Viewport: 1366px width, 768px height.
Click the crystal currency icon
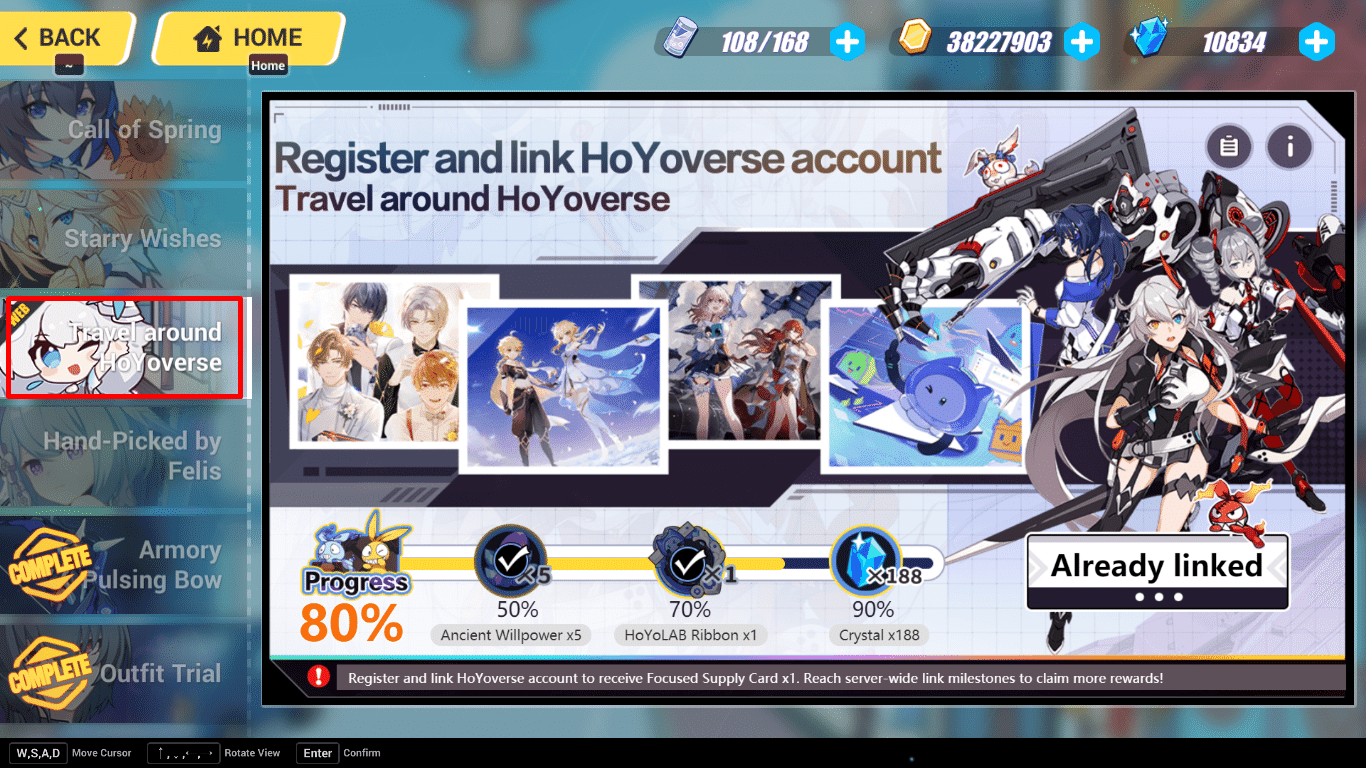pos(1152,41)
